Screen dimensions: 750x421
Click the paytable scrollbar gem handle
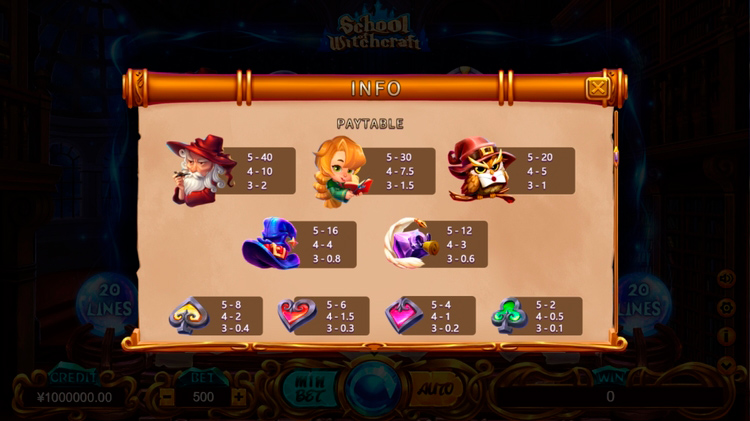[615, 154]
